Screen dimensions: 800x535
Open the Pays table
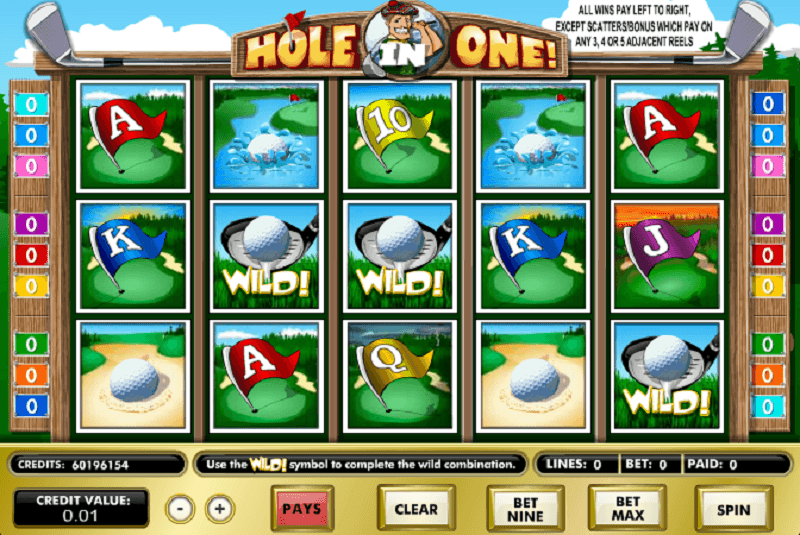pyautogui.click(x=301, y=508)
